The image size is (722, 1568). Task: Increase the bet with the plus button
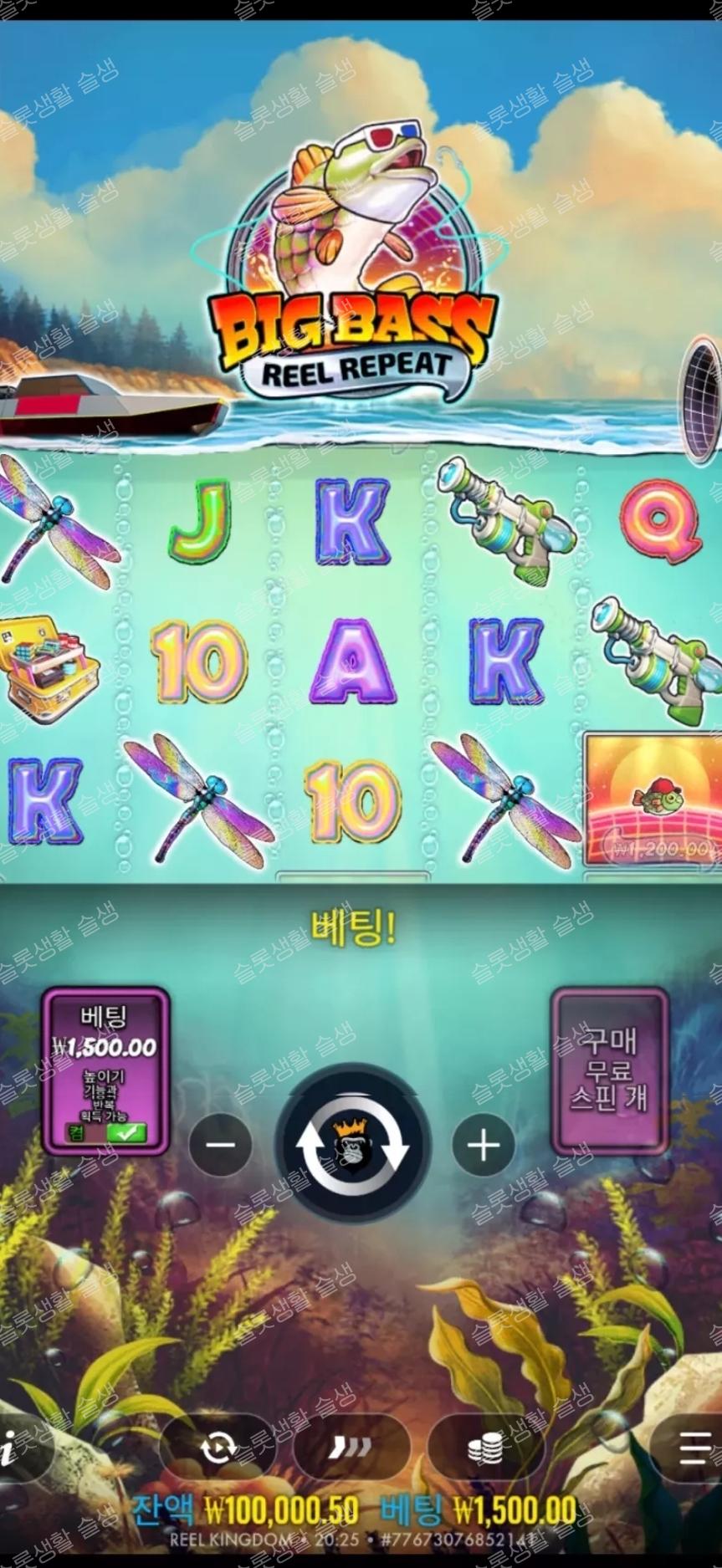[484, 1145]
